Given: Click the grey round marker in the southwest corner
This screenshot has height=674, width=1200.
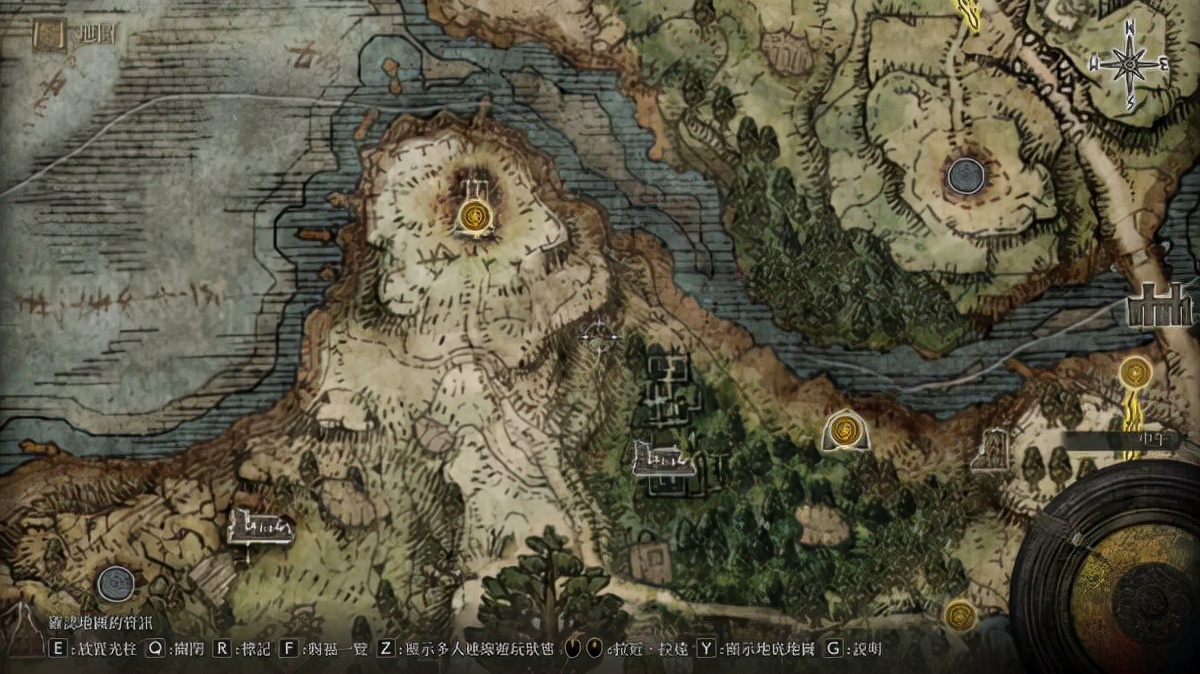Looking at the screenshot, I should [116, 582].
